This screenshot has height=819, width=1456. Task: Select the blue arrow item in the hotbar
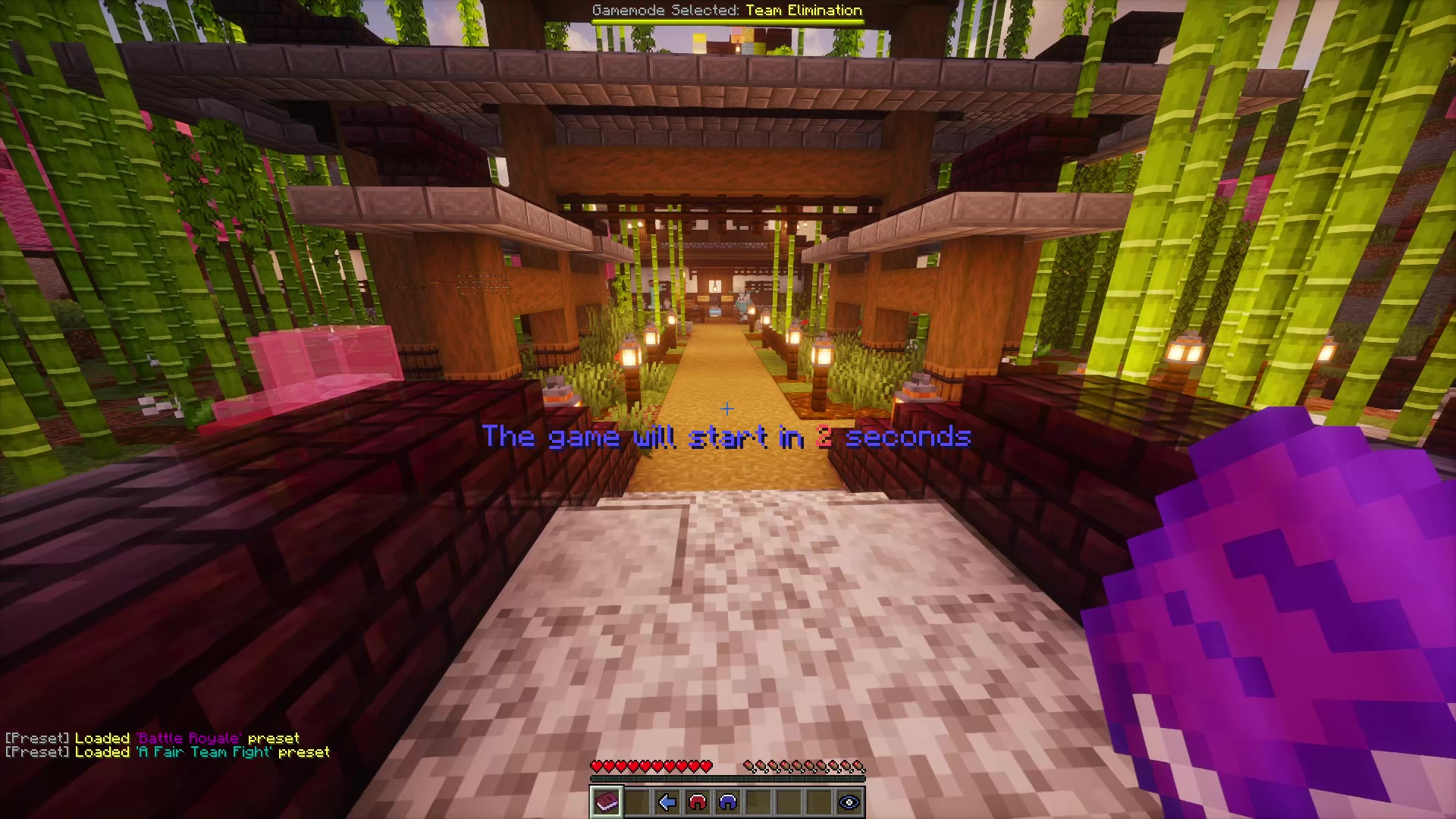click(667, 802)
